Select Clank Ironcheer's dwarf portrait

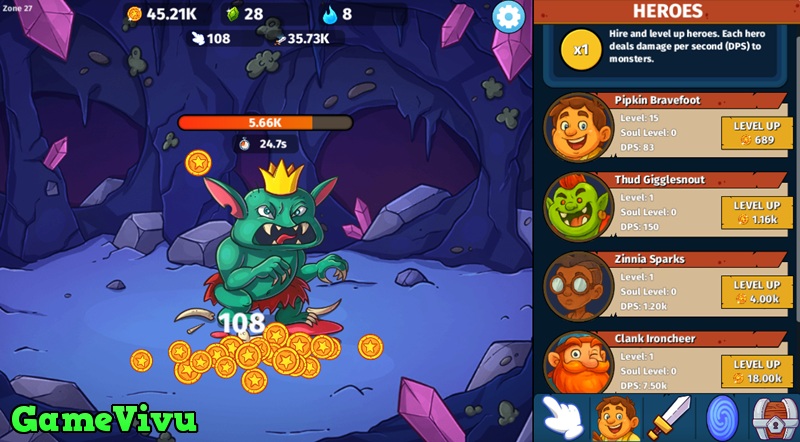tap(579, 364)
